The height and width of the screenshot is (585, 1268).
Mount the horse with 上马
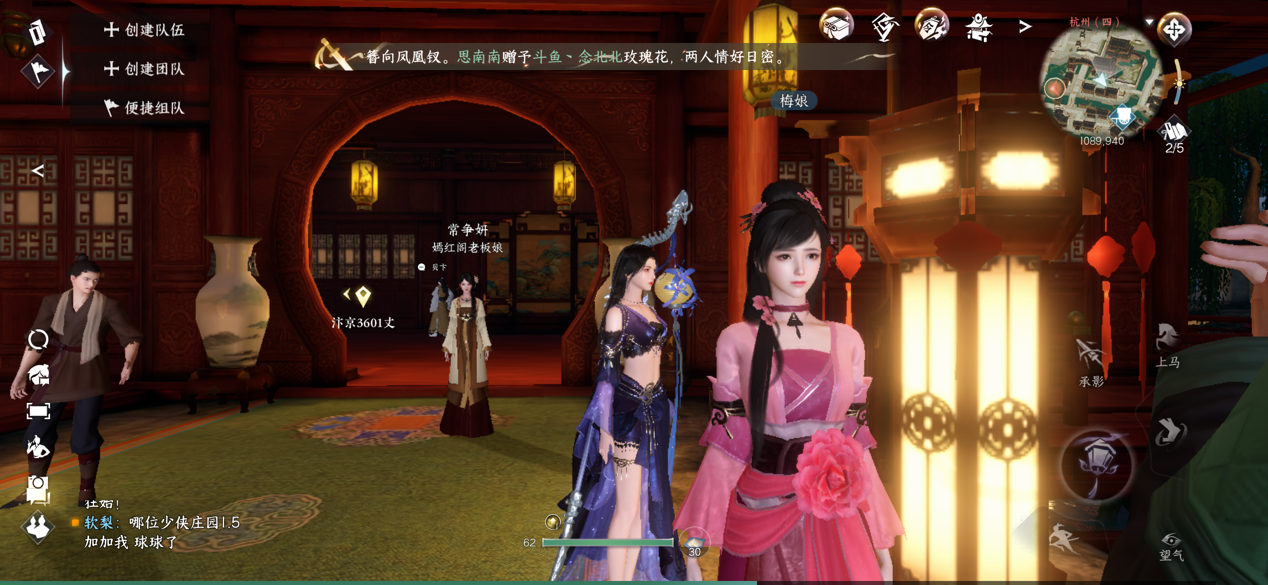coord(1167,345)
